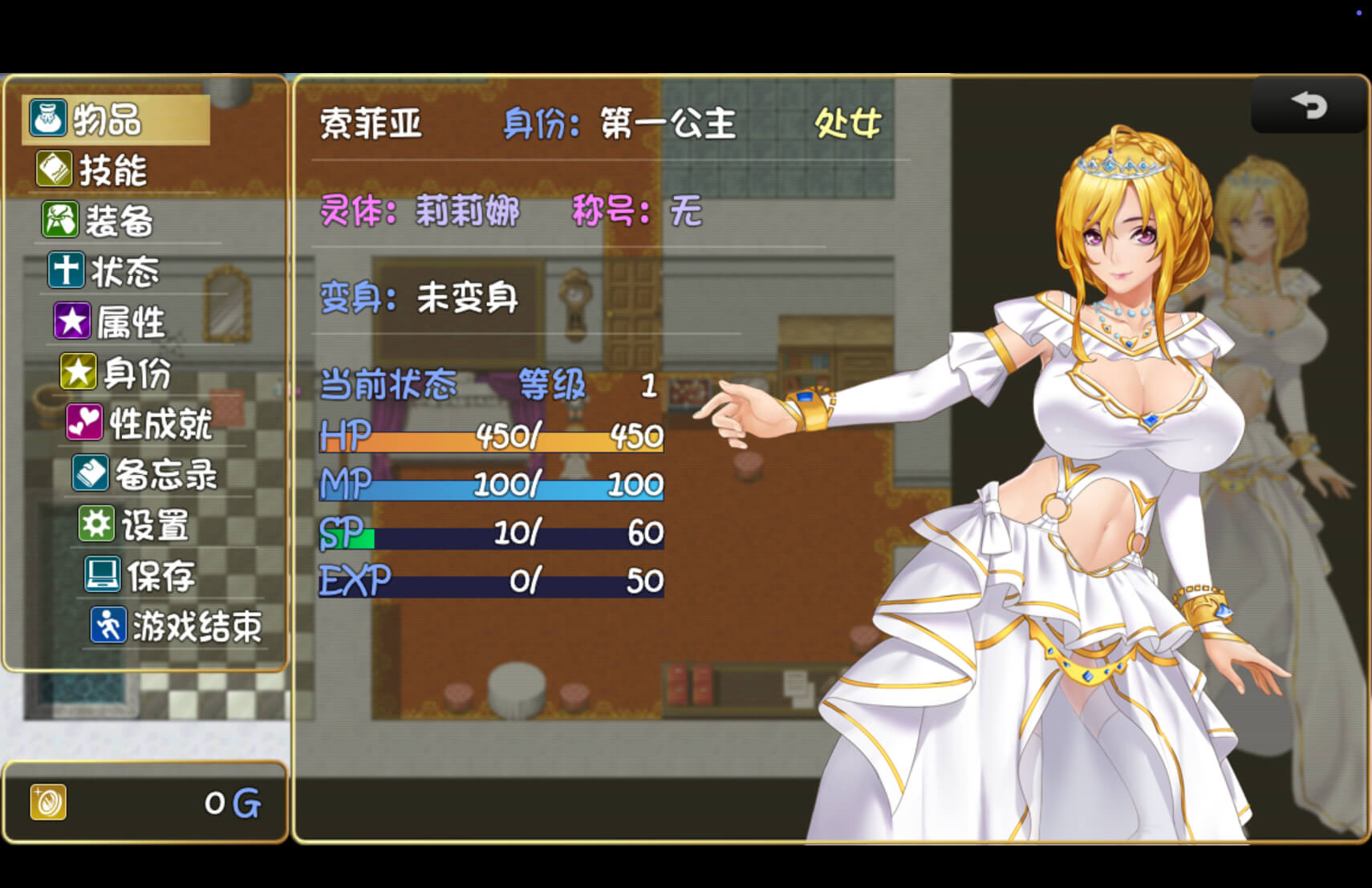Click the back arrow button
Viewport: 1372px width, 888px height.
click(x=1309, y=105)
